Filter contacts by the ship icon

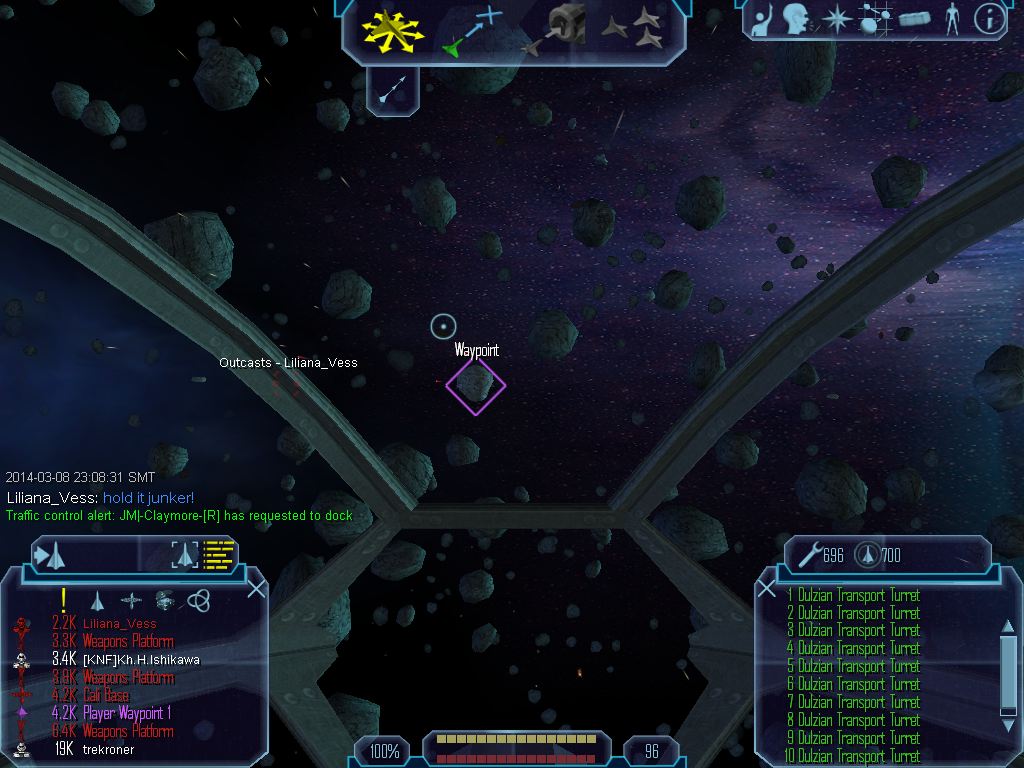click(x=98, y=600)
